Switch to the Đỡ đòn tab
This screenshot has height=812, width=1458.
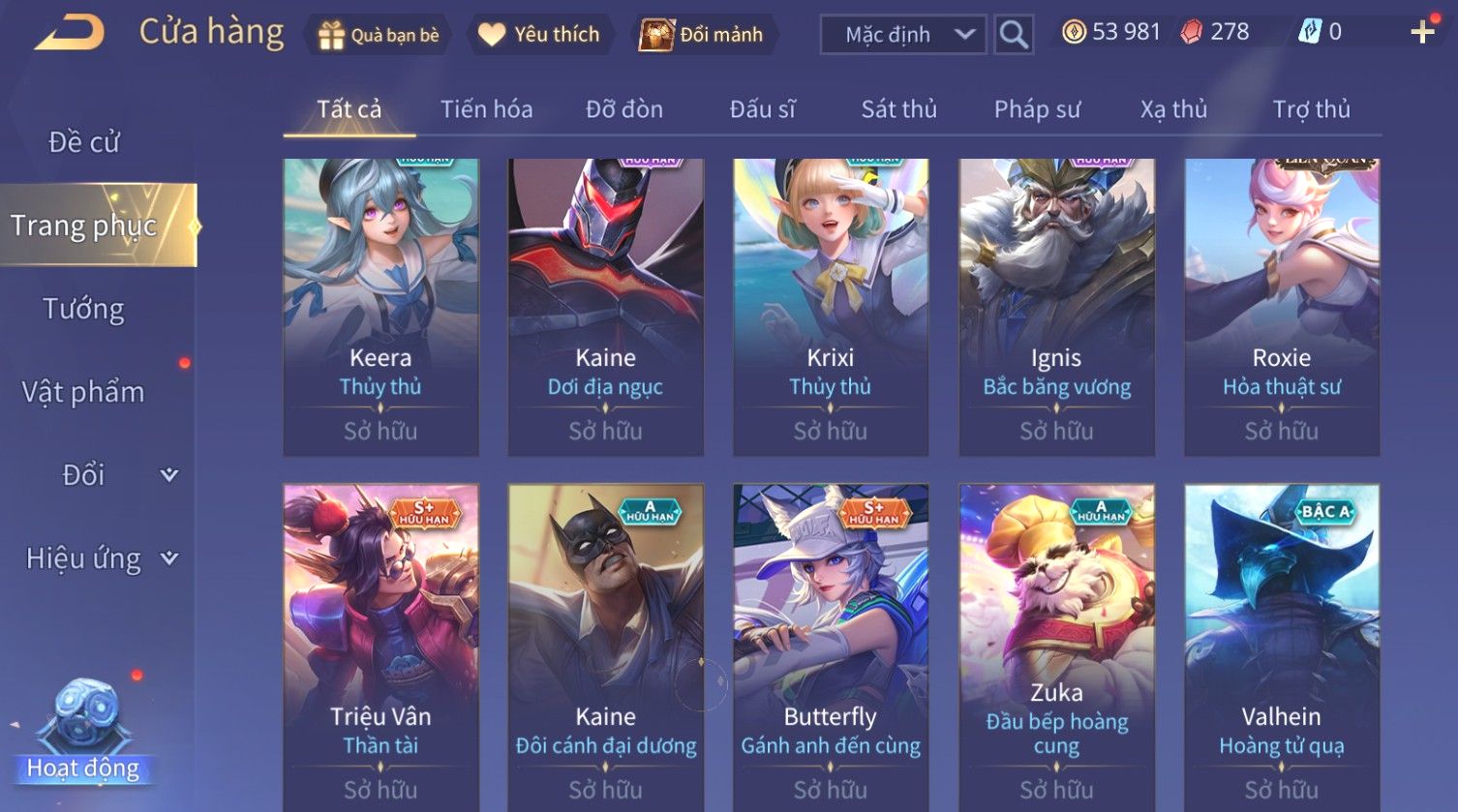point(624,109)
